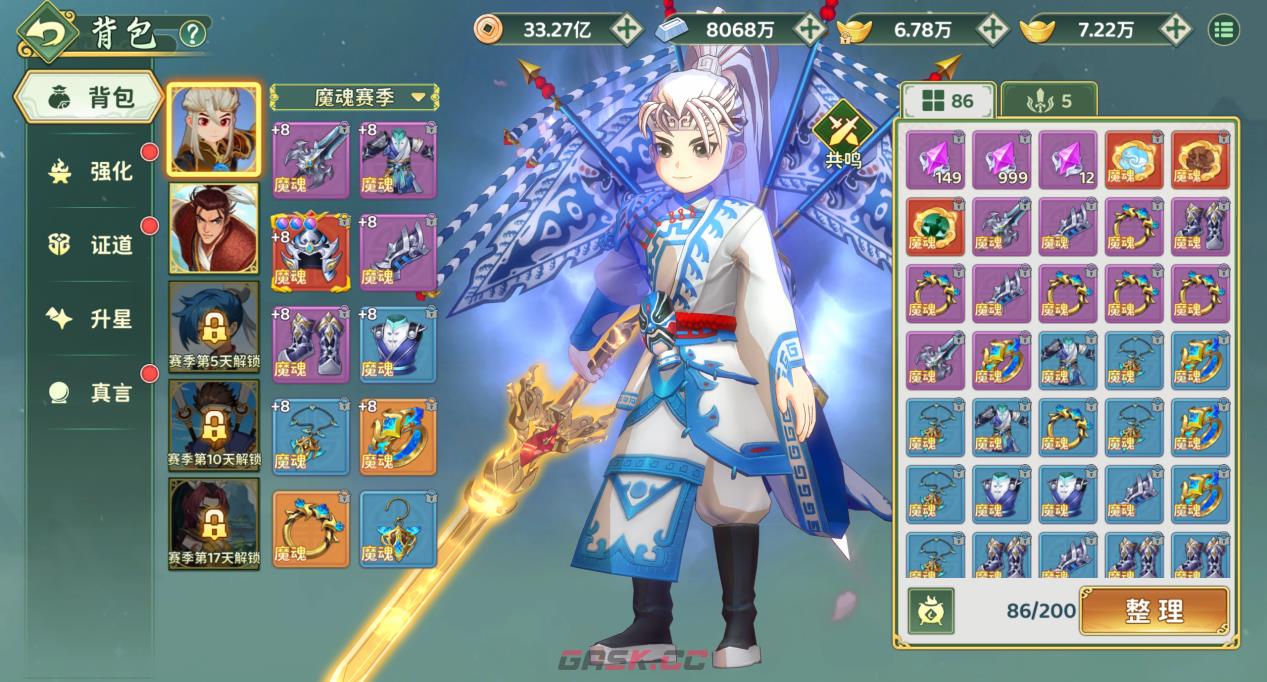Switch to the tab showing 5
The height and width of the screenshot is (682, 1267).
click(x=1048, y=101)
